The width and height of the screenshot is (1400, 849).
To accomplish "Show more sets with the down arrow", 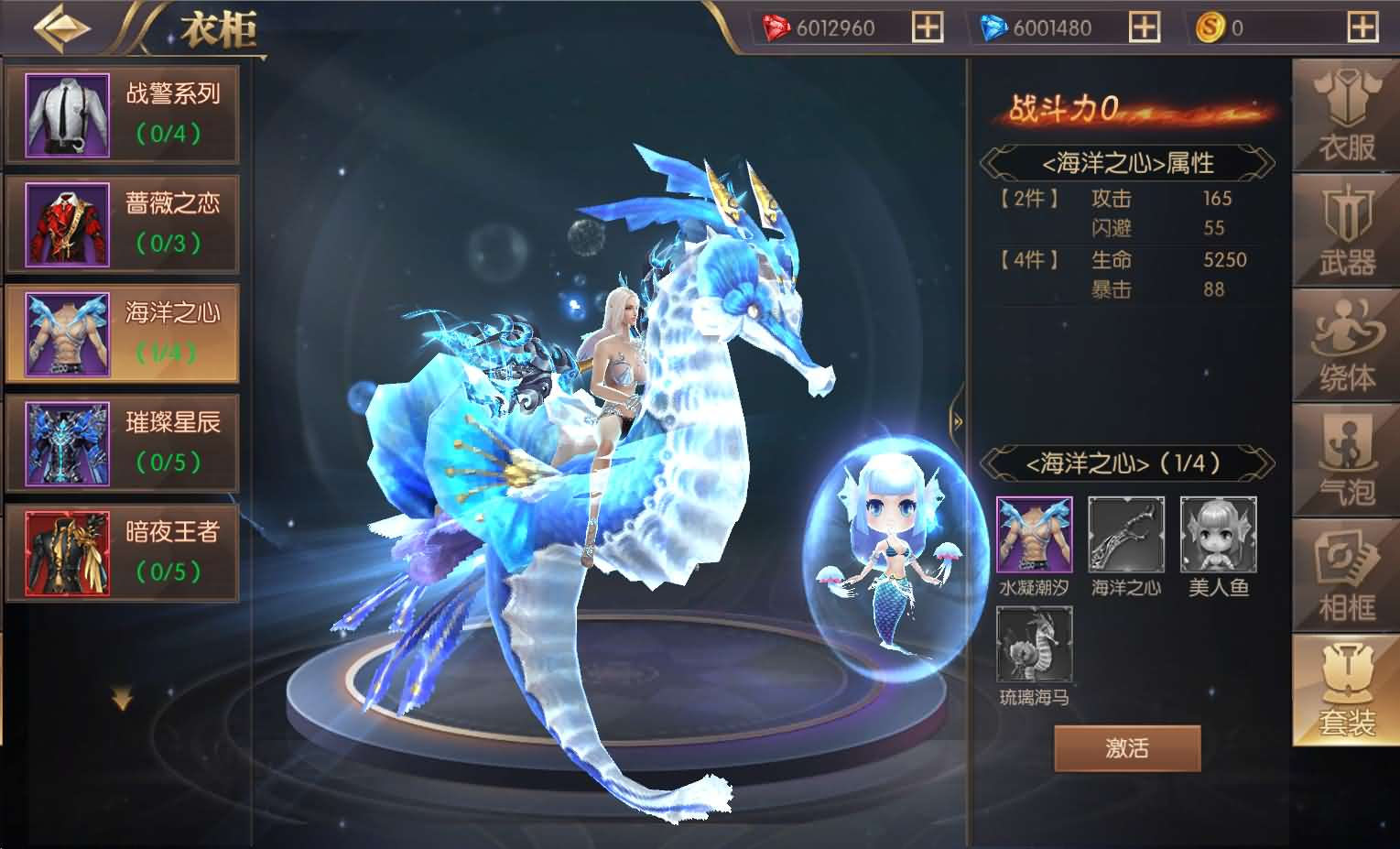I will tap(122, 701).
